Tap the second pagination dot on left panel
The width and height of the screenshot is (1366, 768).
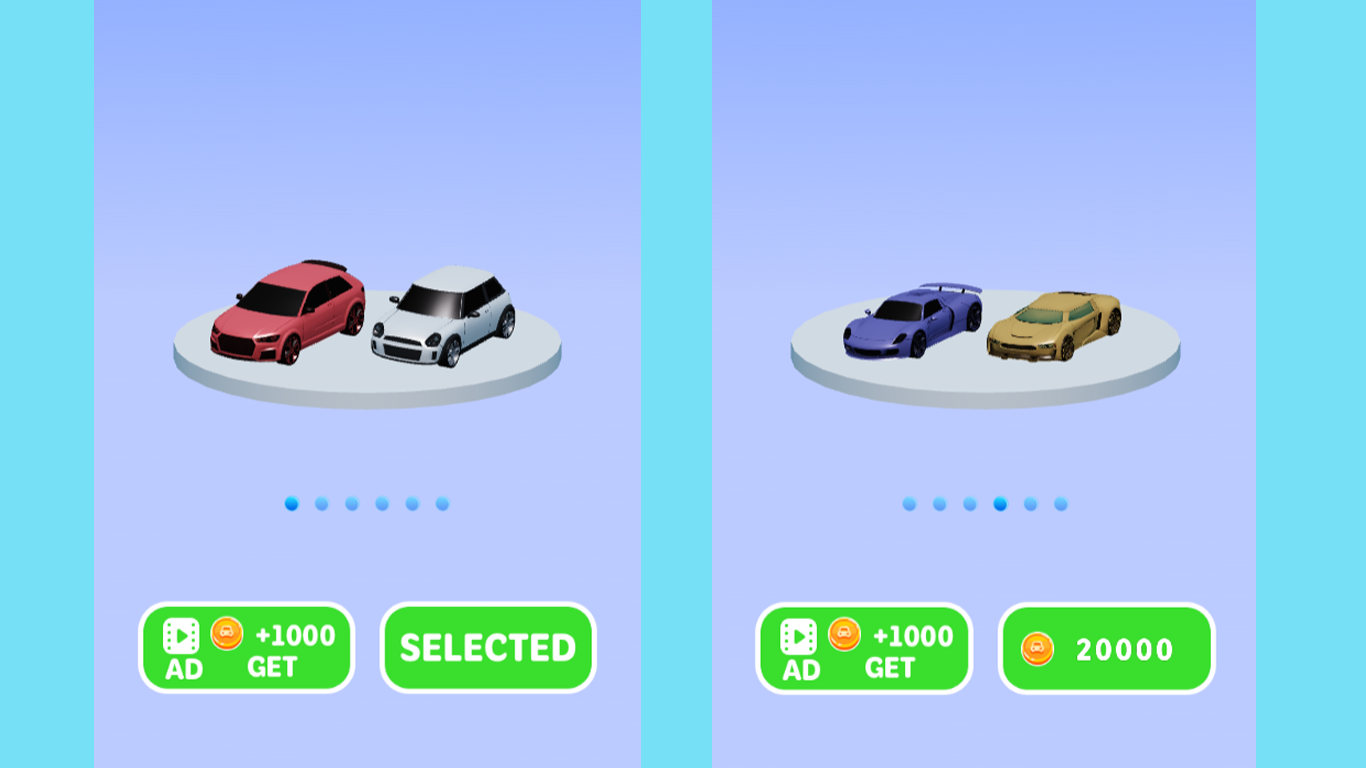320,504
